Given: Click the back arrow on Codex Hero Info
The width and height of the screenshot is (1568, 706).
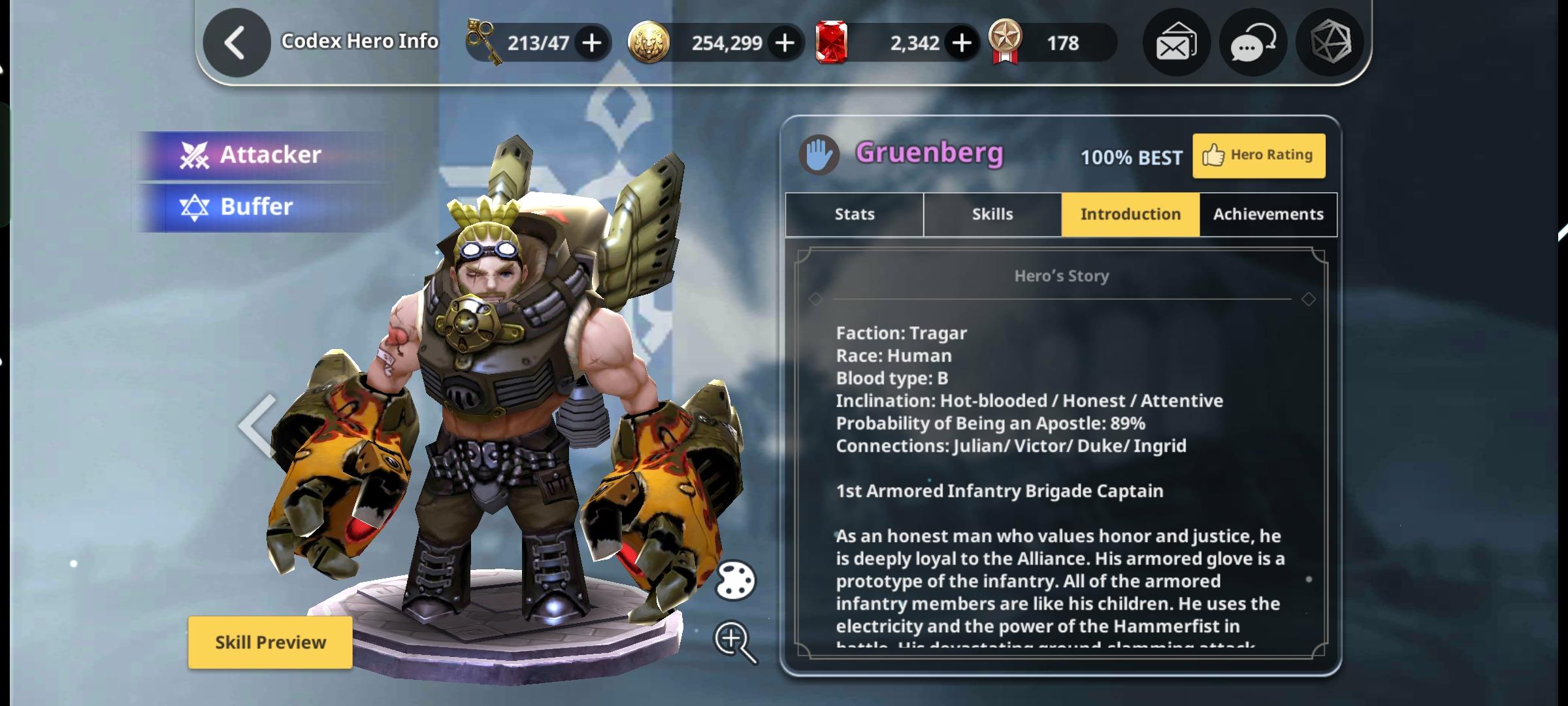Looking at the screenshot, I should [x=237, y=42].
